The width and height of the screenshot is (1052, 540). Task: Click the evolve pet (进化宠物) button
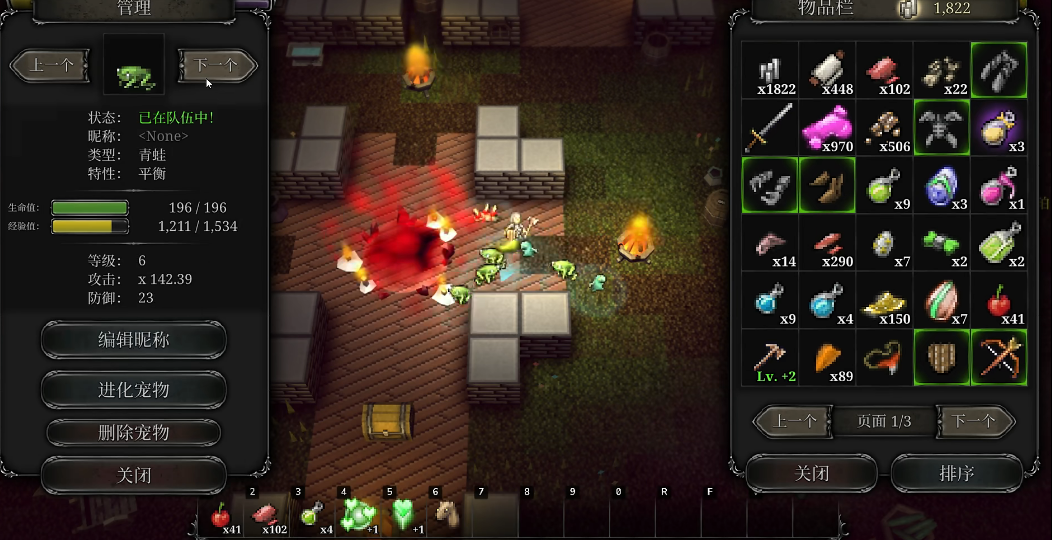[x=133, y=389]
